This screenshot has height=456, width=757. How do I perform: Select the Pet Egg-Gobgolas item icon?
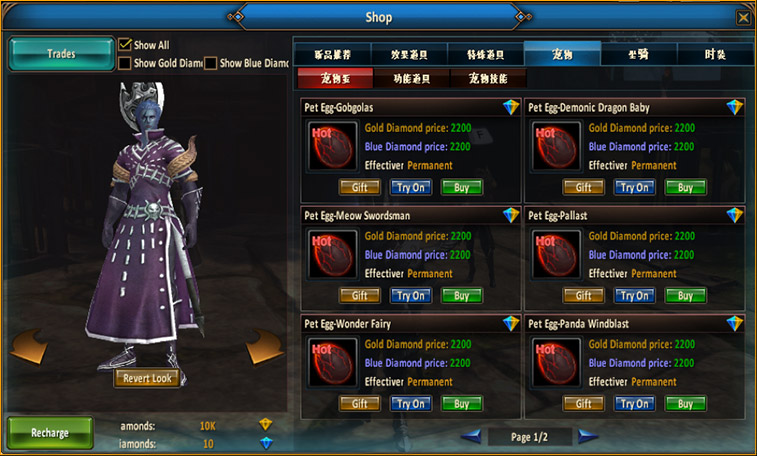(333, 147)
